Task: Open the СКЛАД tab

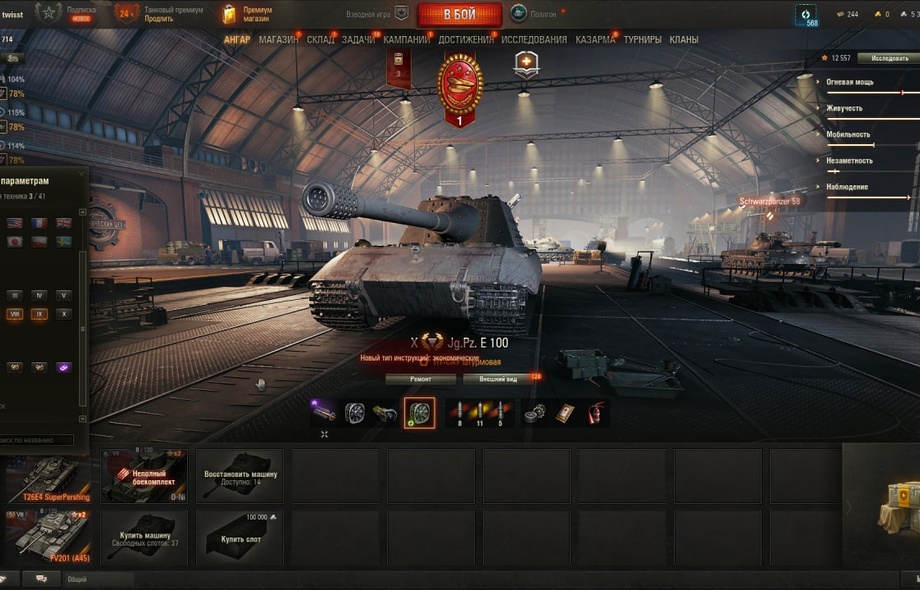Action: [321, 40]
